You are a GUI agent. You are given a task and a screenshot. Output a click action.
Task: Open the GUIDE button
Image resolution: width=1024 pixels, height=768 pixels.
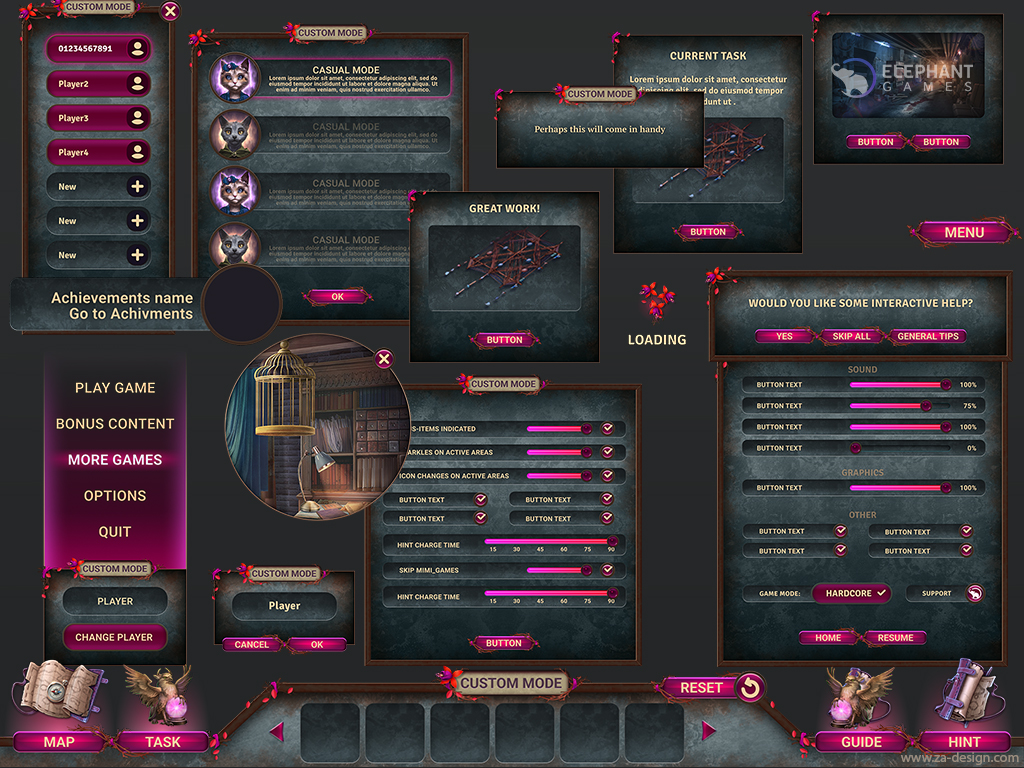(x=861, y=742)
